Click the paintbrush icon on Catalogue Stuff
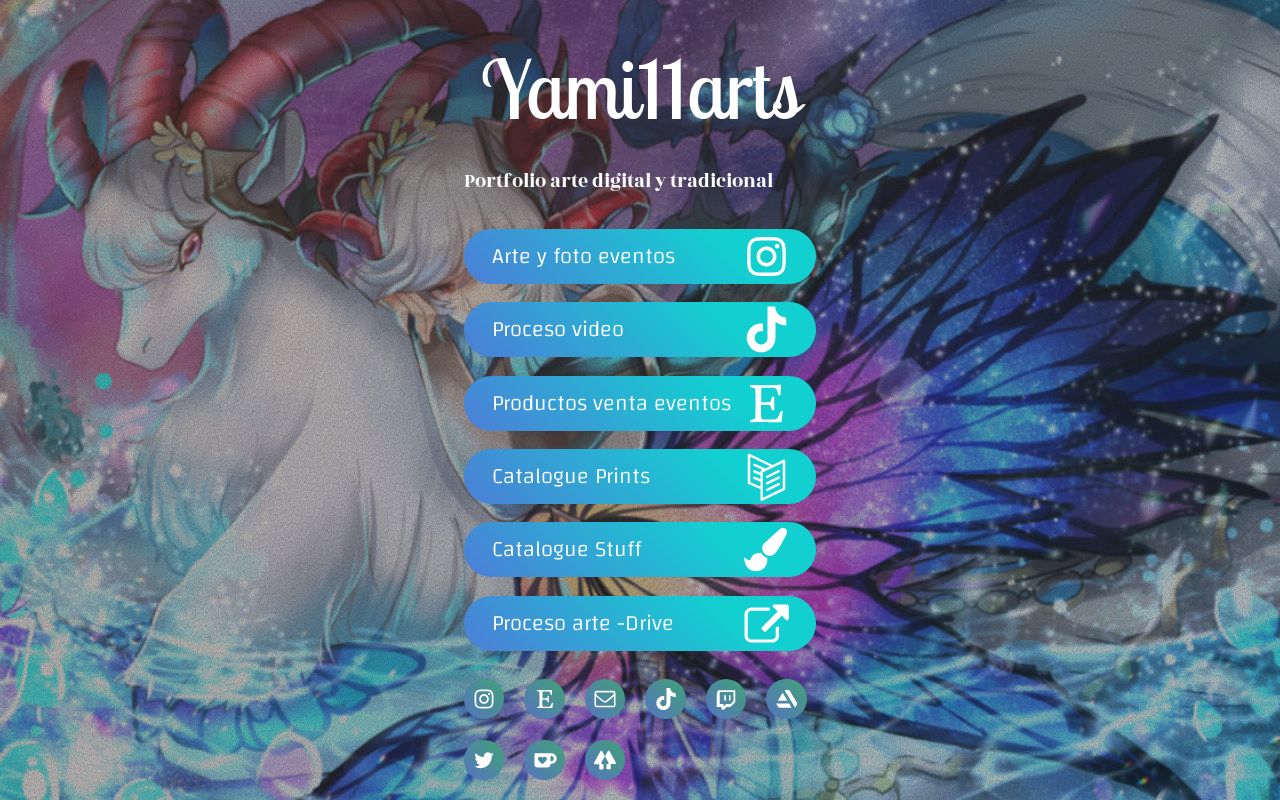This screenshot has width=1280, height=800. [x=768, y=549]
